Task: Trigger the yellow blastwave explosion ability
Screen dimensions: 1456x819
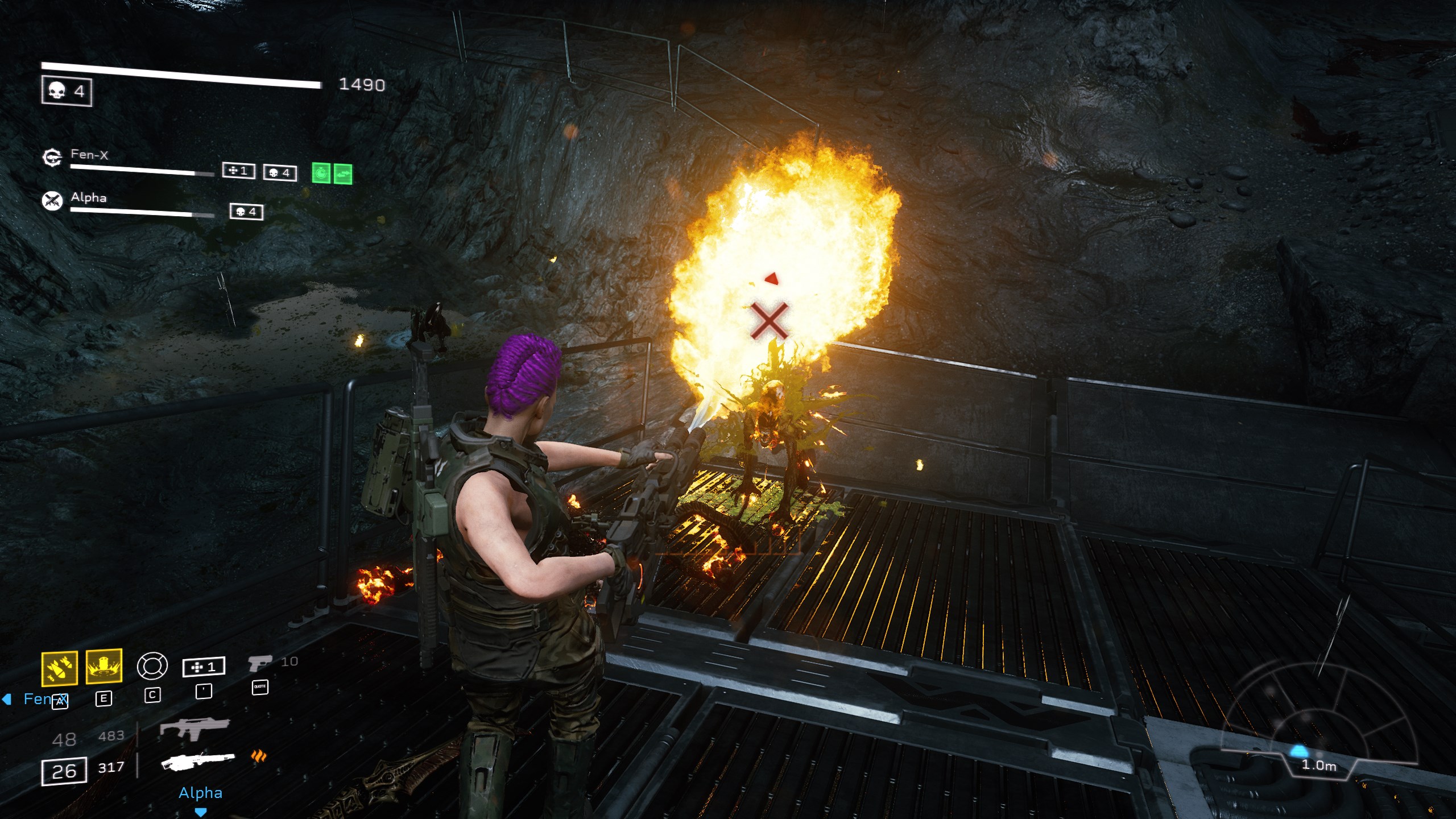Action: [x=104, y=667]
